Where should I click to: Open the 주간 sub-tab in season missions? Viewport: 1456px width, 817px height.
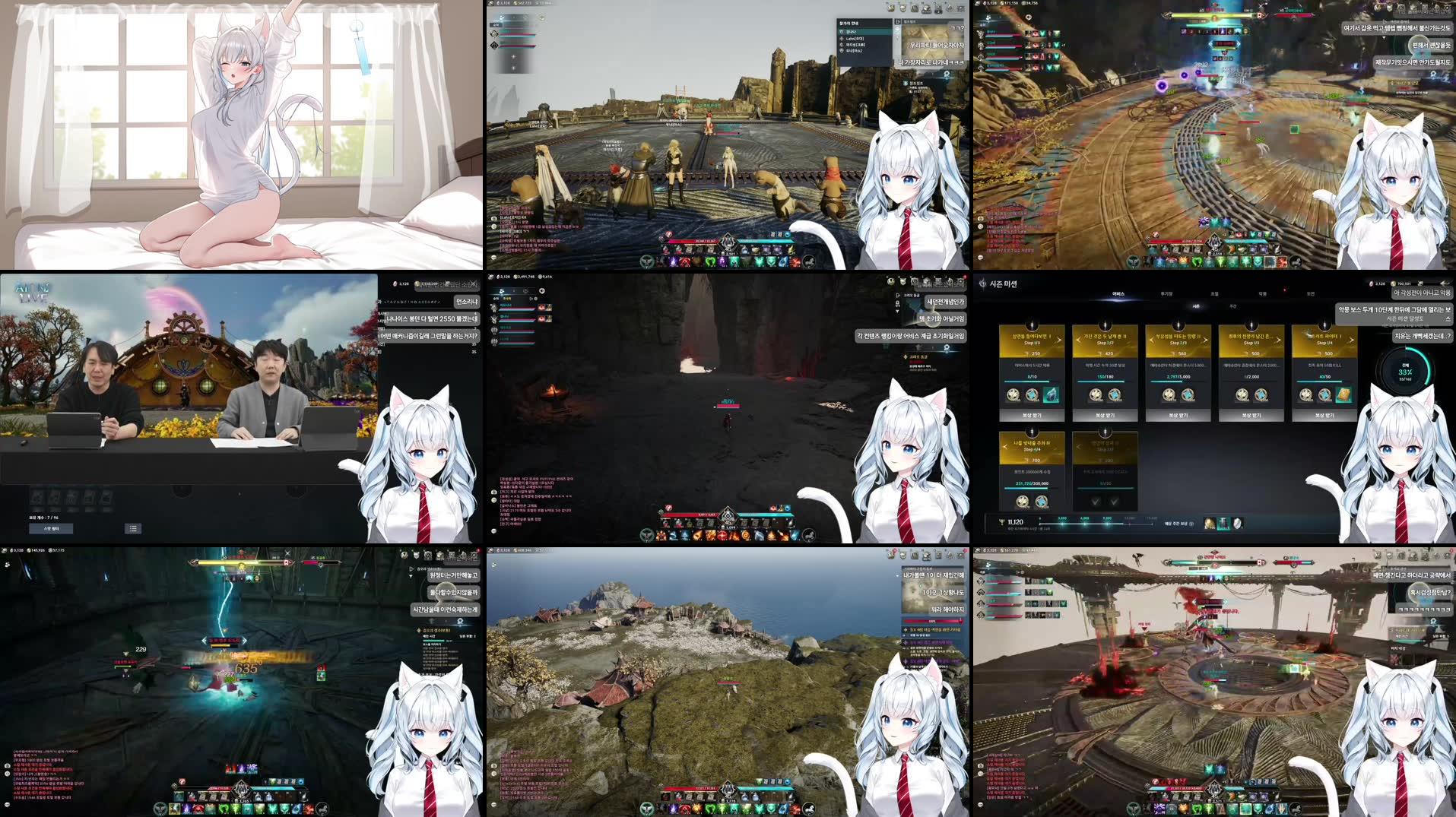pos(1232,306)
